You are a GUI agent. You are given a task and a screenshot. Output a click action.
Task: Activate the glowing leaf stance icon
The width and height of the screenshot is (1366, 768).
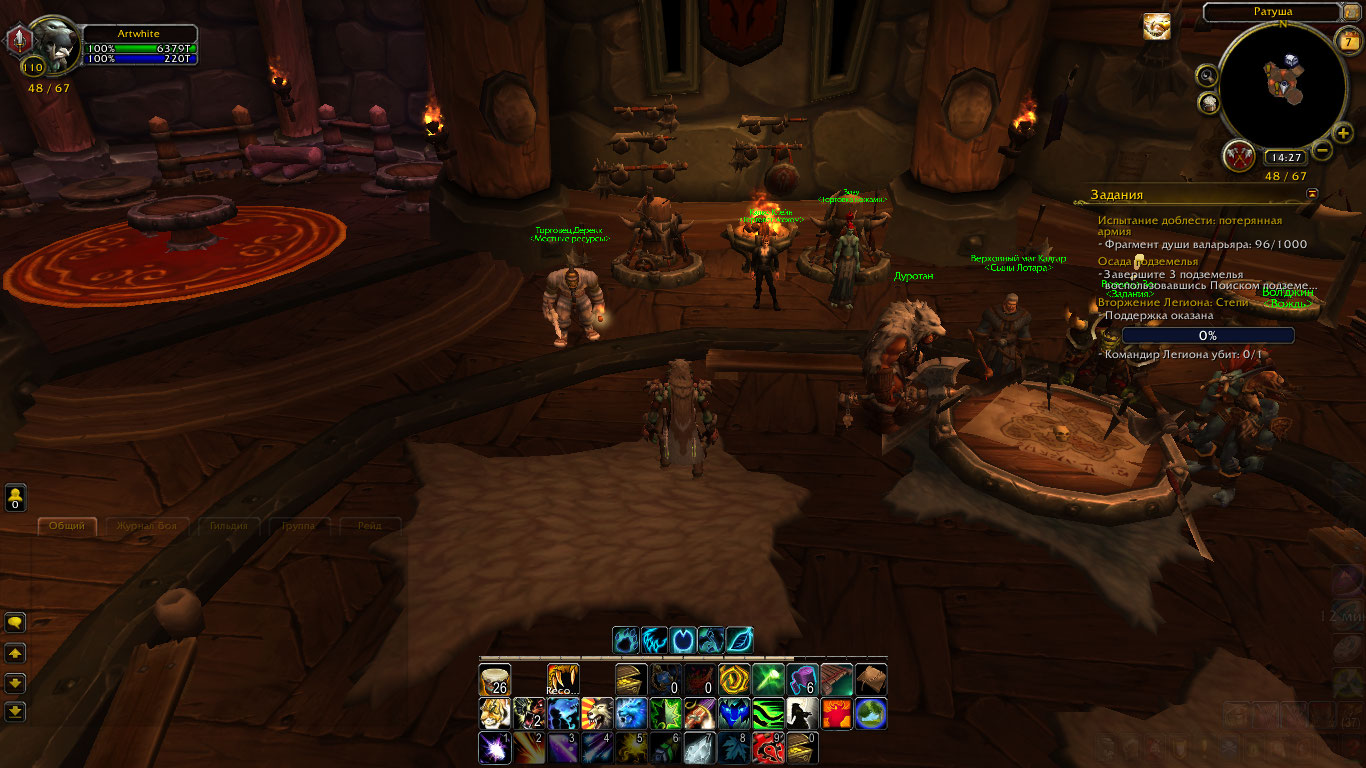point(739,640)
